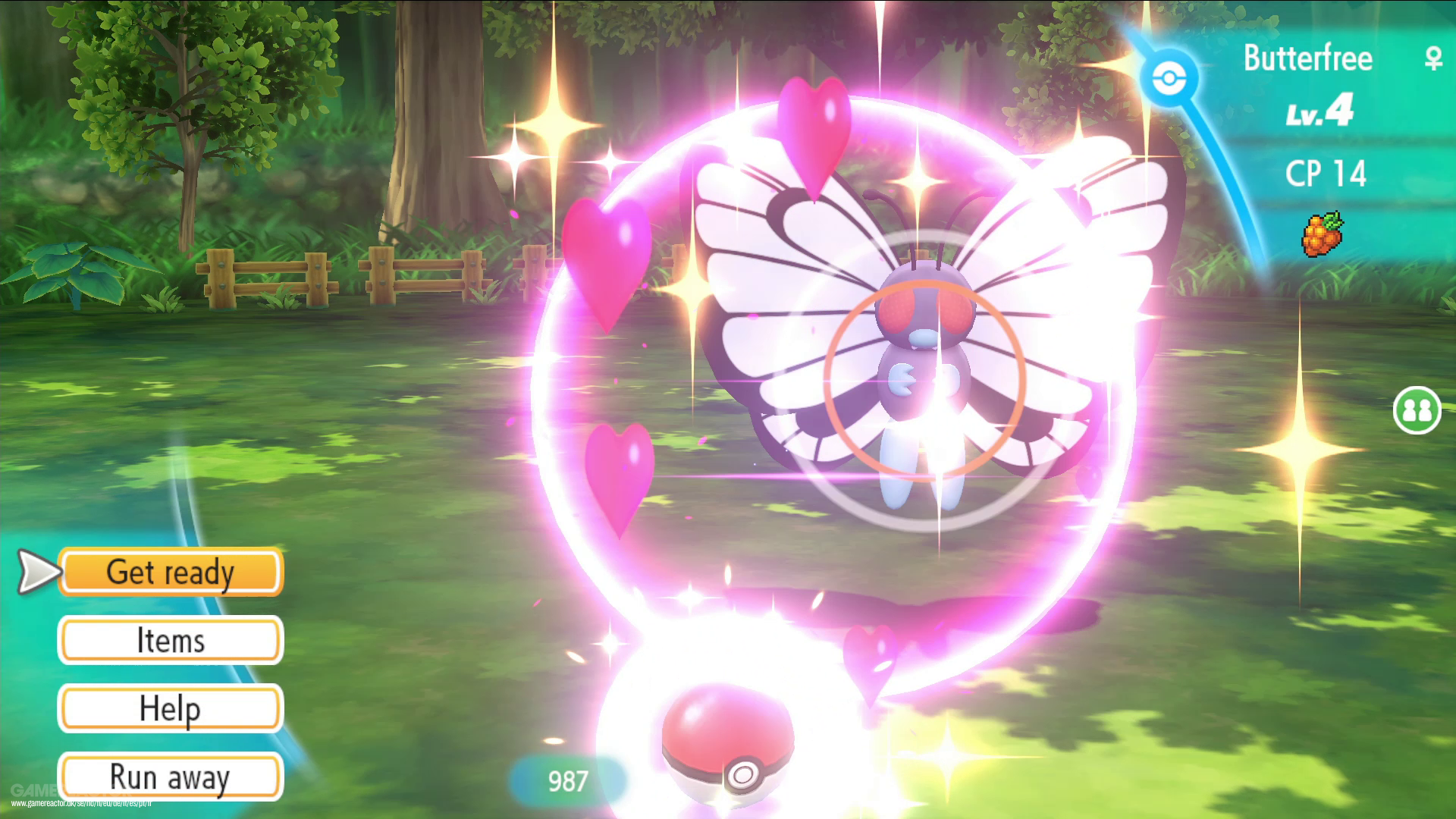This screenshot has height=819, width=1456.
Task: Select the Get ready option
Action: pyautogui.click(x=171, y=573)
